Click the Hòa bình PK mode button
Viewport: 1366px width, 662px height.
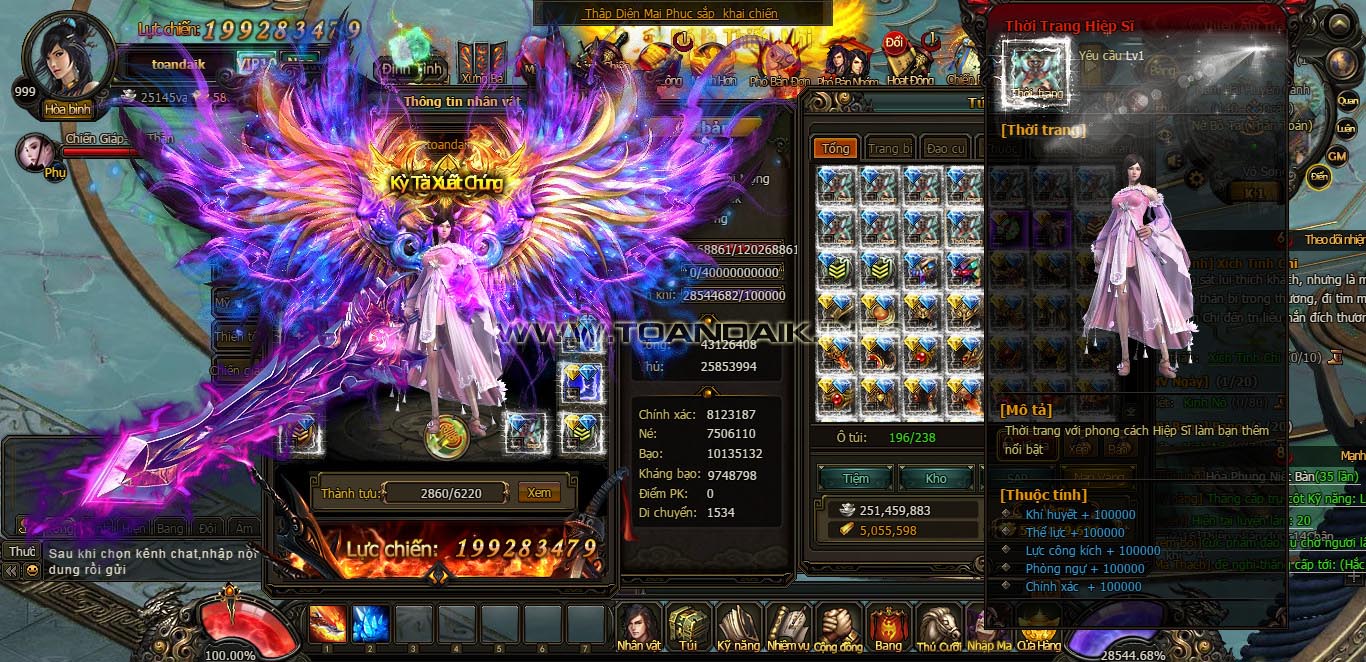coord(66,109)
